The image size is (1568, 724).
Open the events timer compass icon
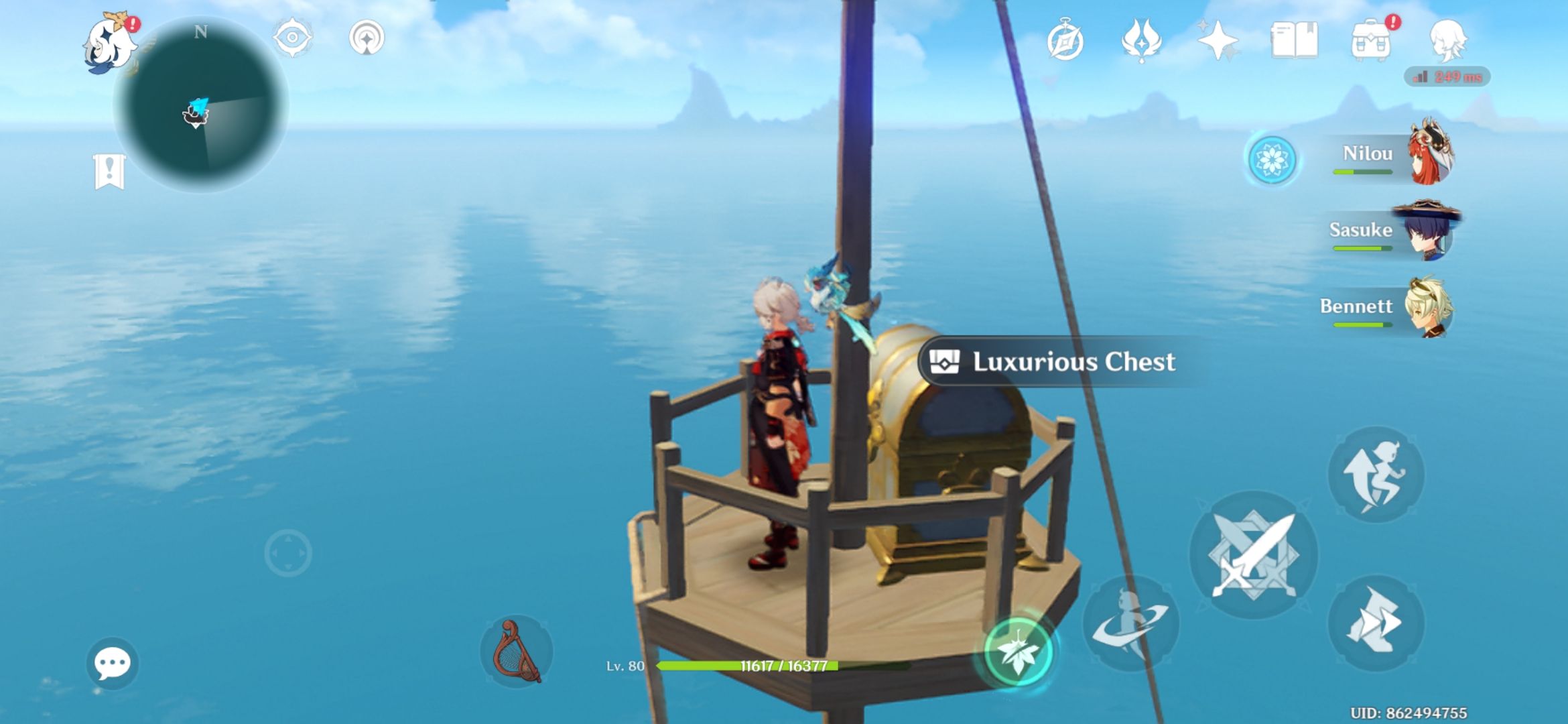tap(1065, 40)
